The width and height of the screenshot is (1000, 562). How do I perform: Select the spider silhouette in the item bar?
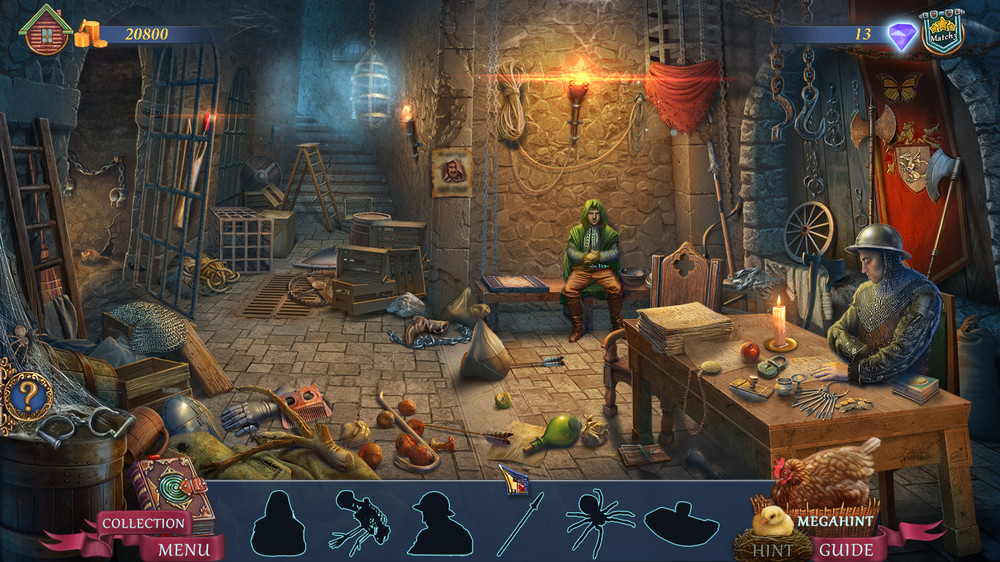[x=599, y=521]
